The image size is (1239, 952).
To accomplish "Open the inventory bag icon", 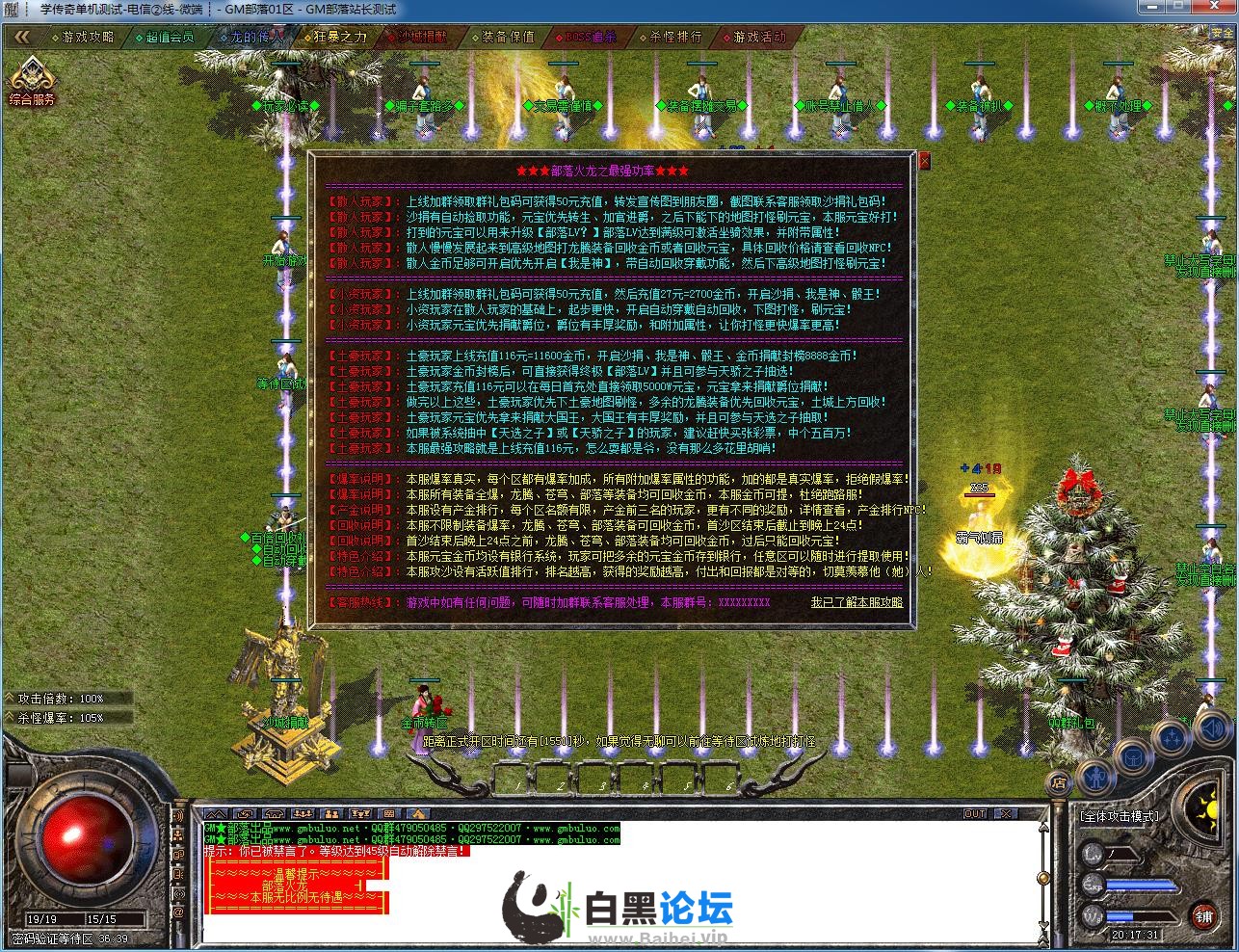I will [x=1133, y=759].
